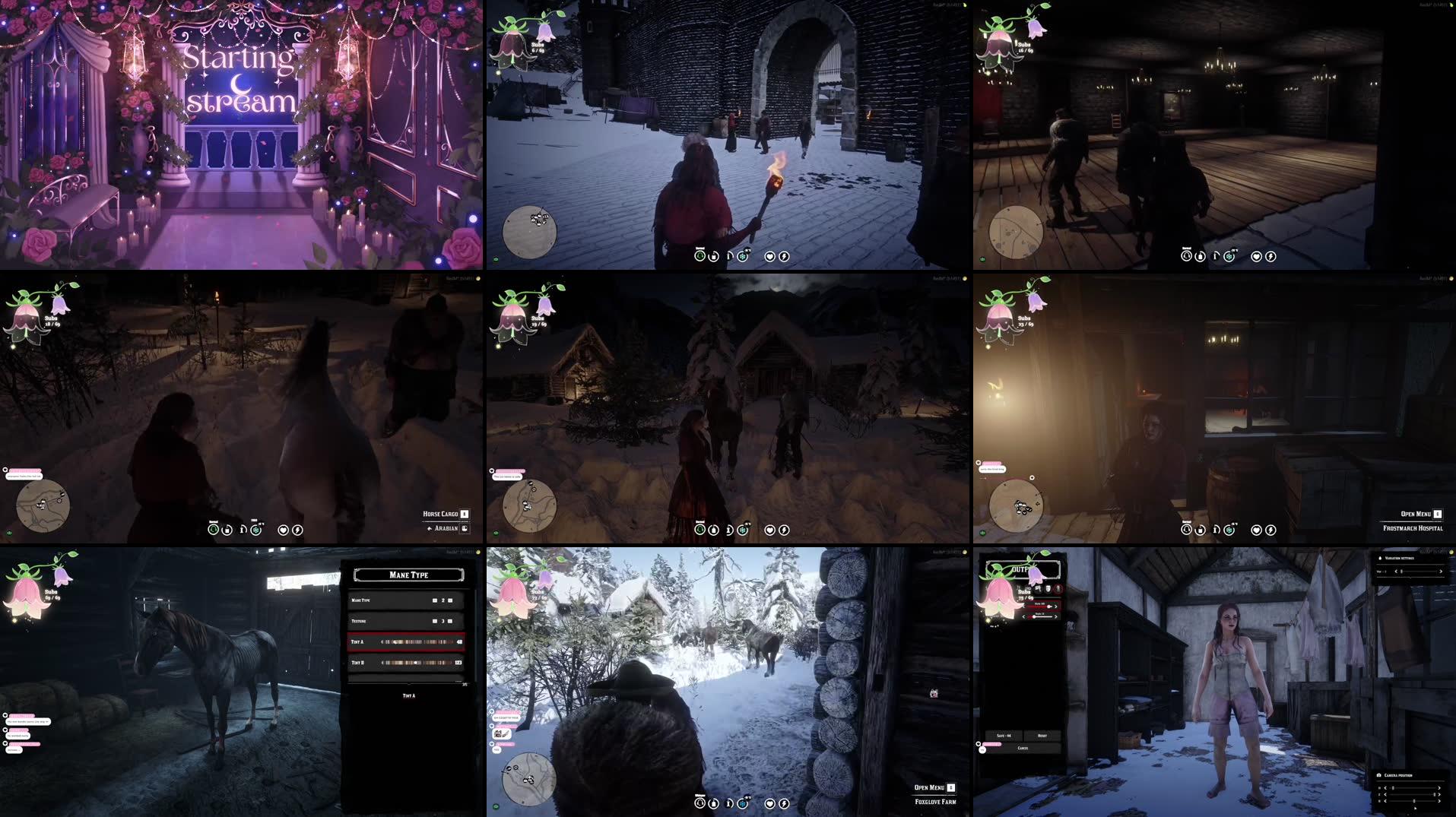Click the Save 04 button
Screen dimensions: 1456x817
click(x=1004, y=736)
